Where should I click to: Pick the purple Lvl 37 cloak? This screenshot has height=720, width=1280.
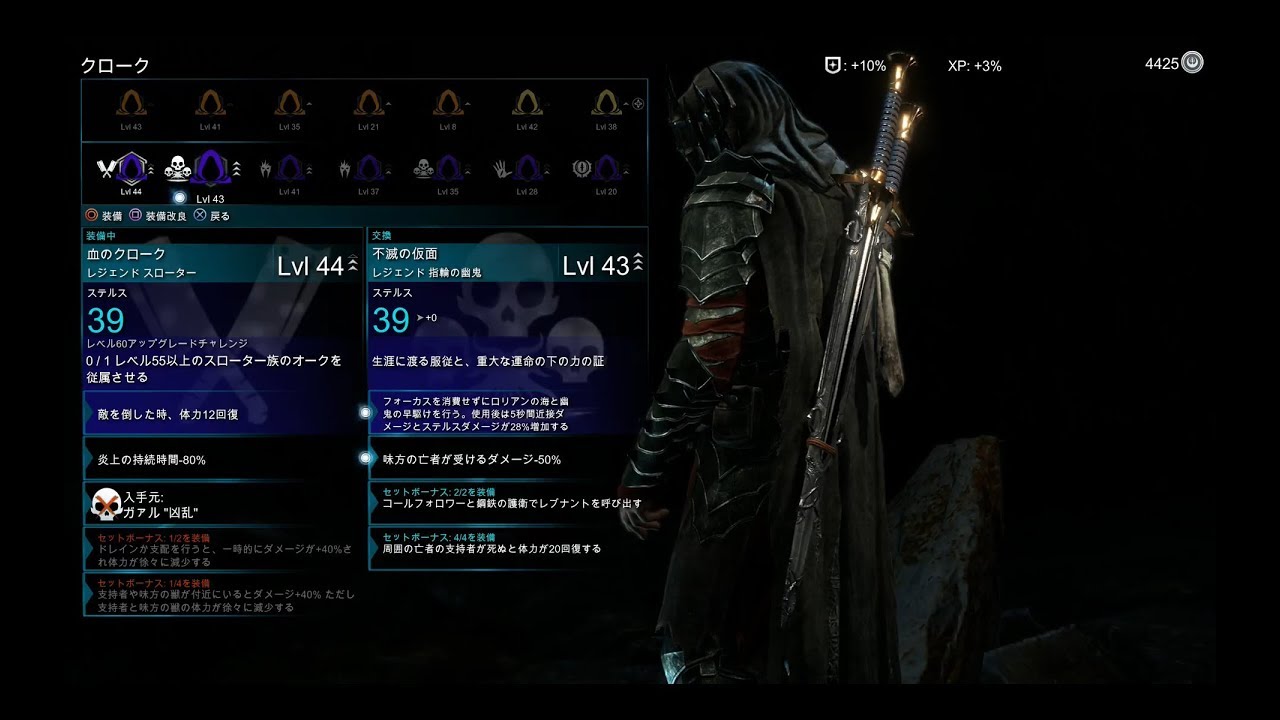point(368,168)
